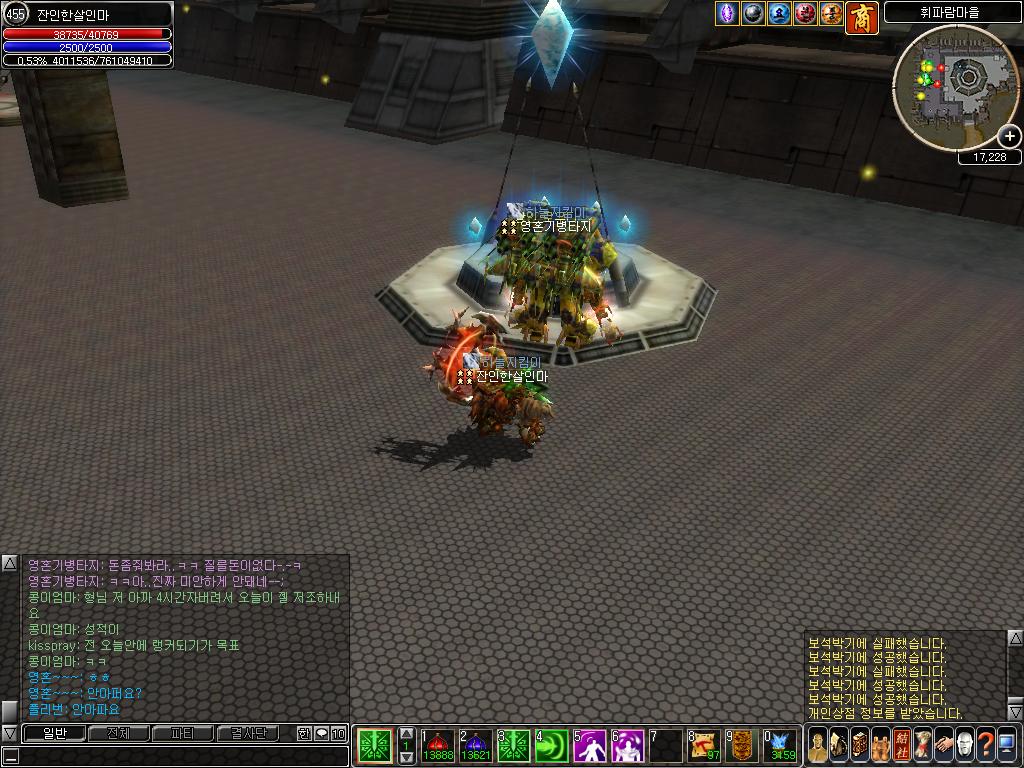
Task: Open the red 結社 guild menu icon
Action: click(x=901, y=745)
